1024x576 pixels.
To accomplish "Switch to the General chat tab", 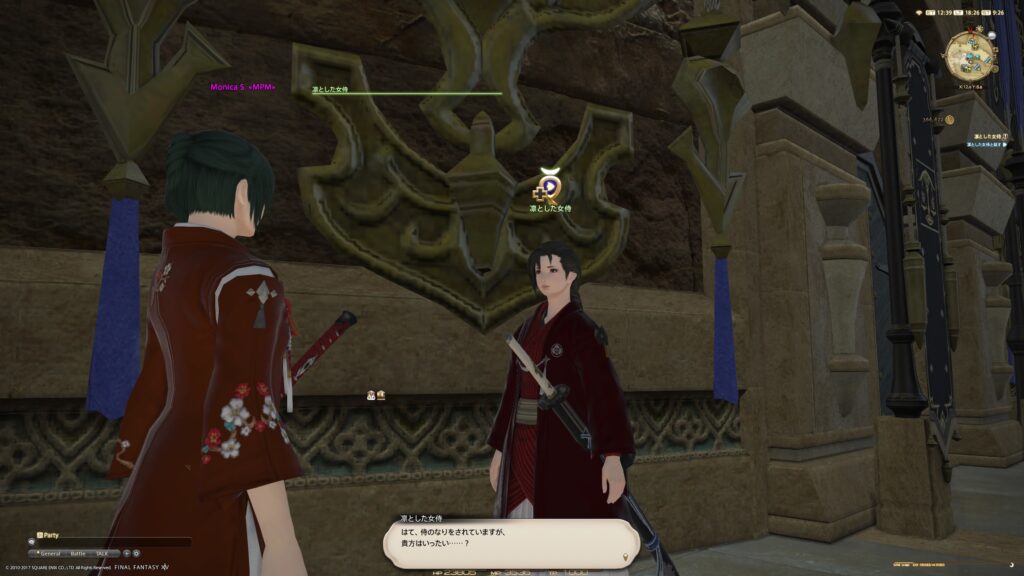I will 50,552.
